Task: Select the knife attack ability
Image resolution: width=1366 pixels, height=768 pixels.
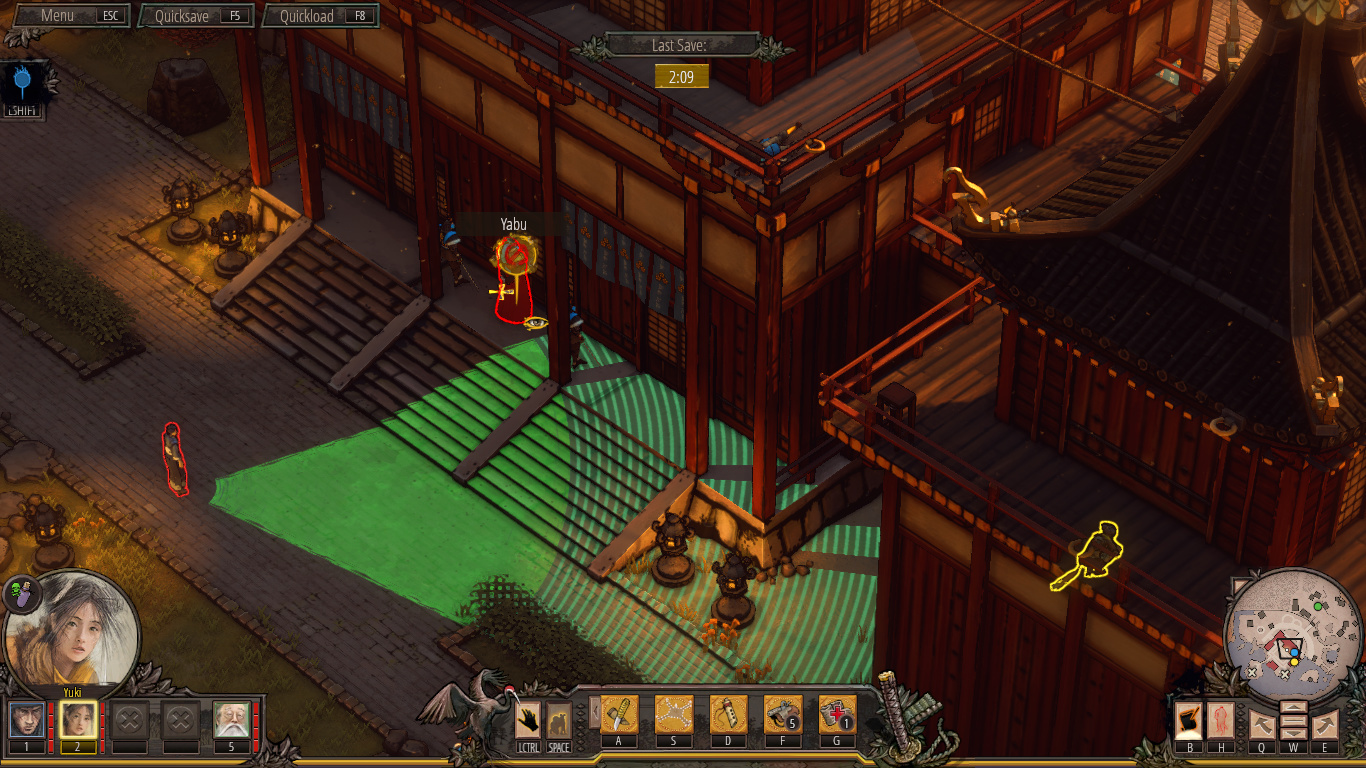Action: coord(619,715)
